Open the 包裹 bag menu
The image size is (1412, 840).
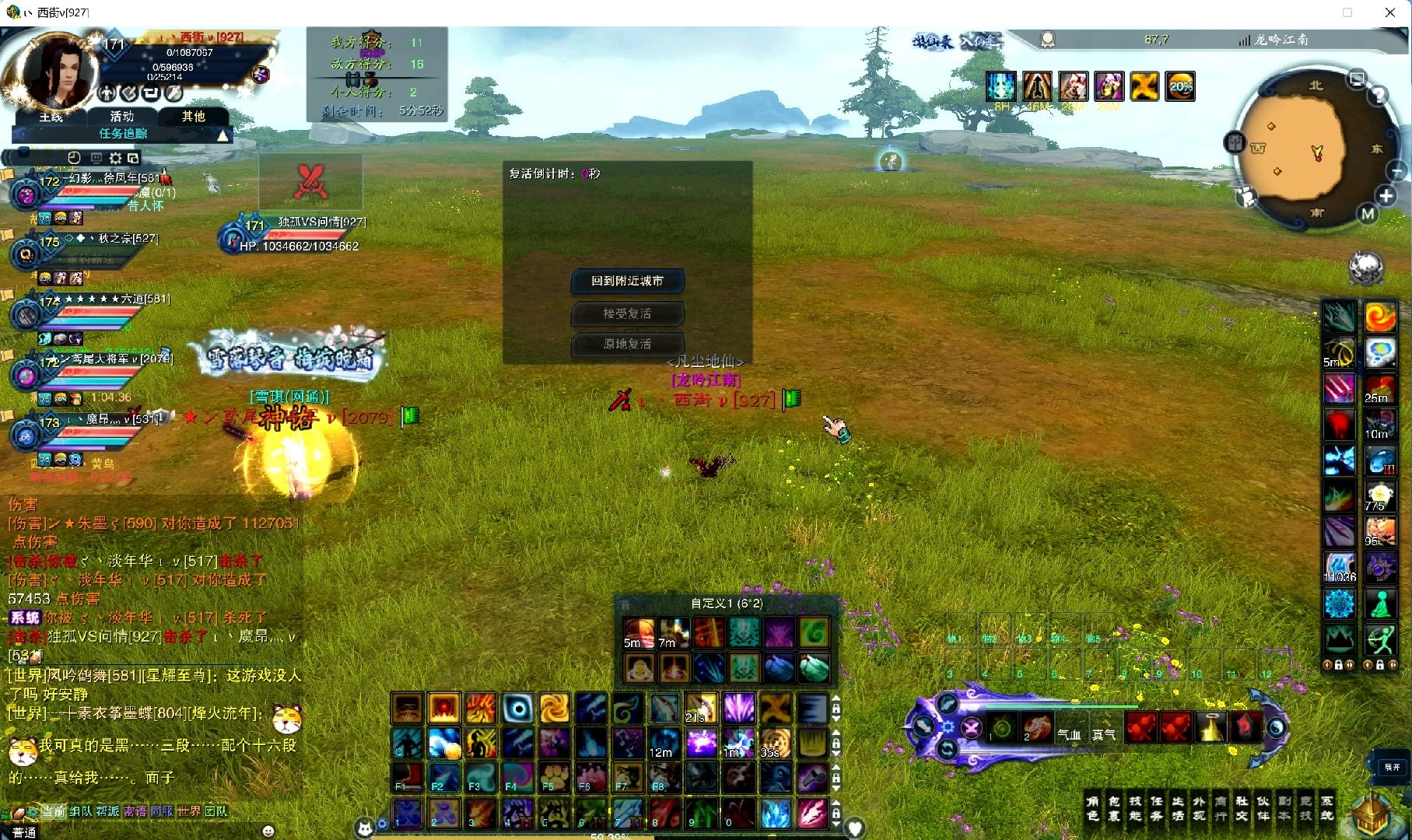point(1114,808)
